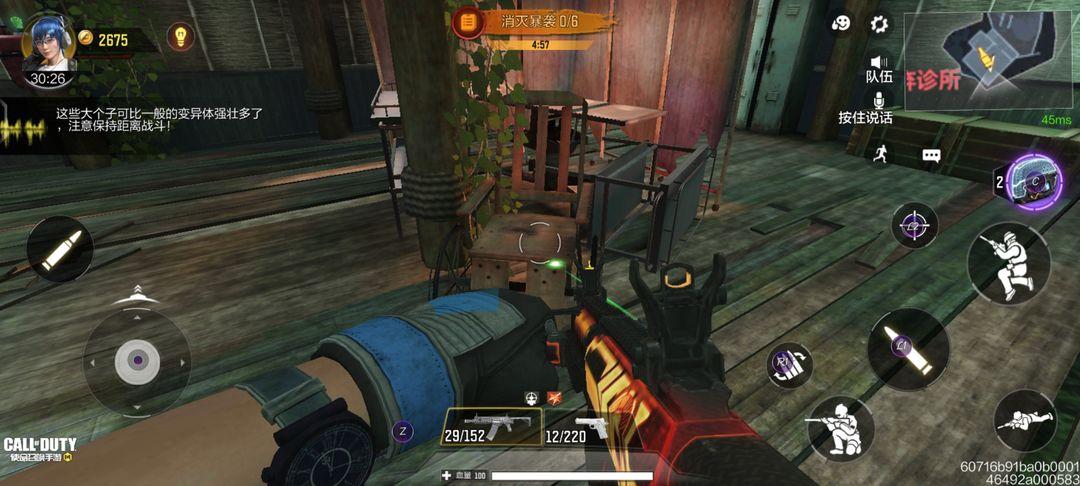The height and width of the screenshot is (486, 1080).
Task: Fire with the left bullet button
Action: (x=60, y=249)
